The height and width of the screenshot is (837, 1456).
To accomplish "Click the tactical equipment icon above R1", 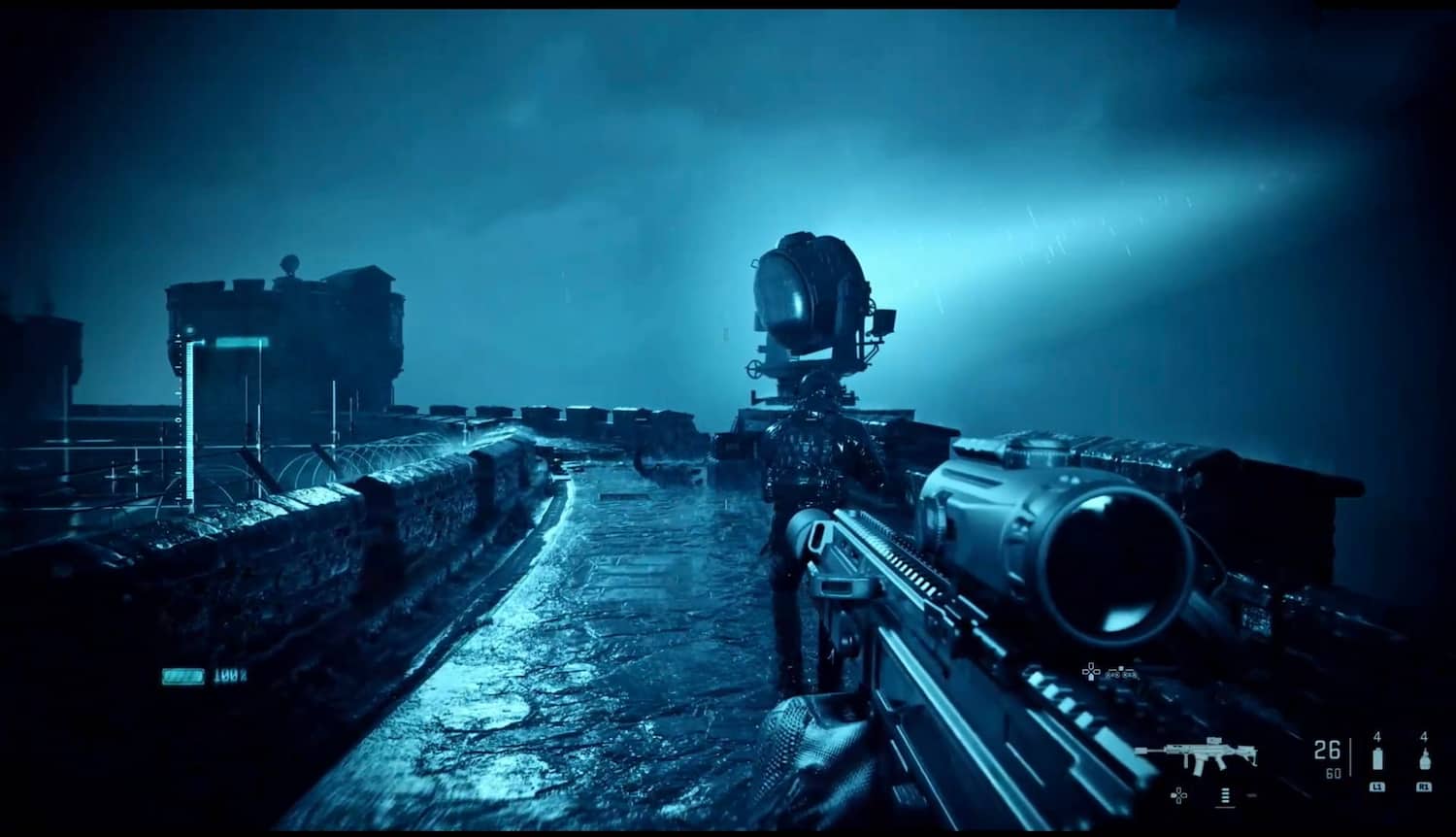I will (1424, 757).
